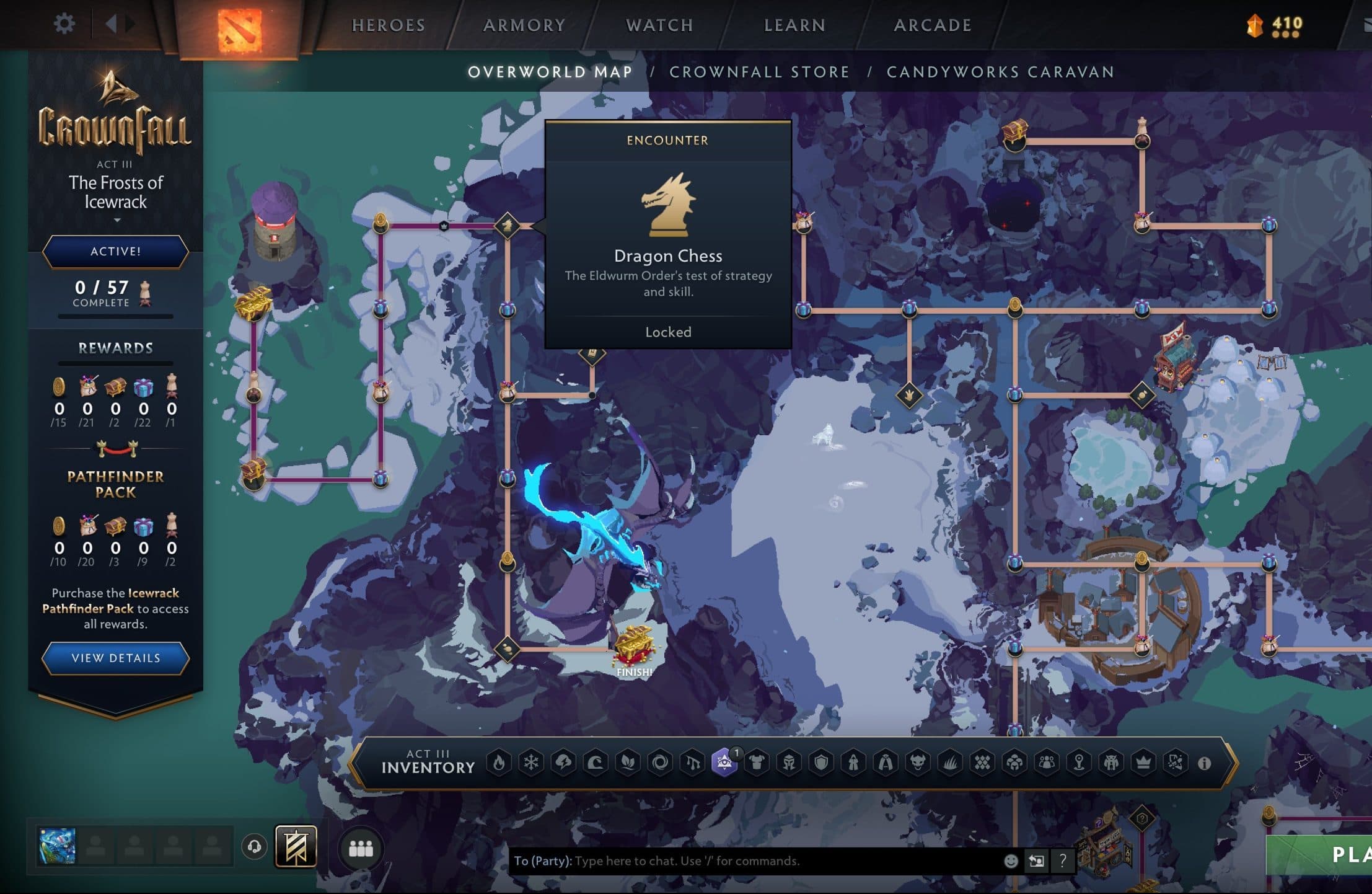
Task: Switch to Candyworks Caravan
Action: 1000,72
